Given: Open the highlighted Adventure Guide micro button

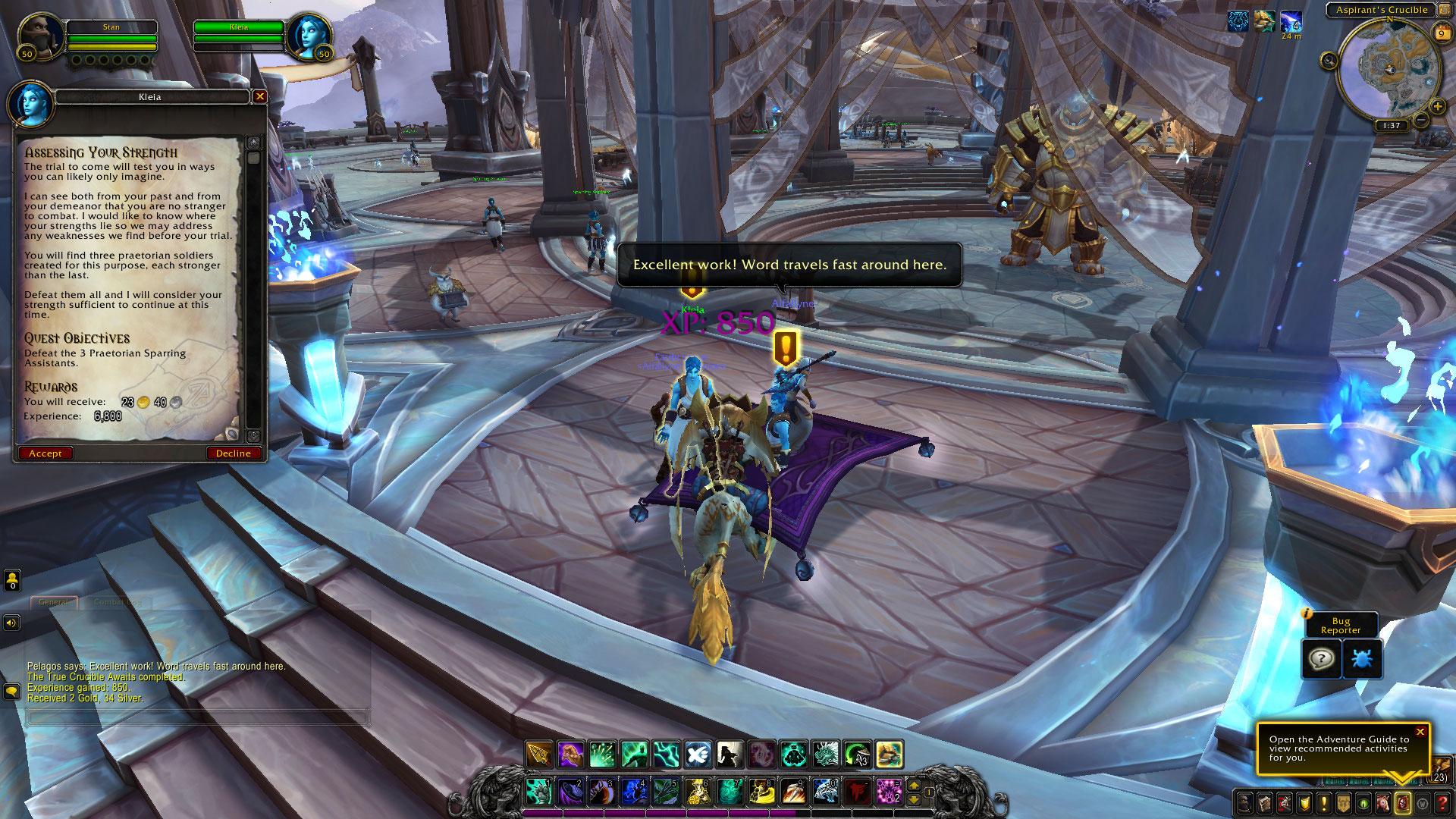Looking at the screenshot, I should 1402,802.
